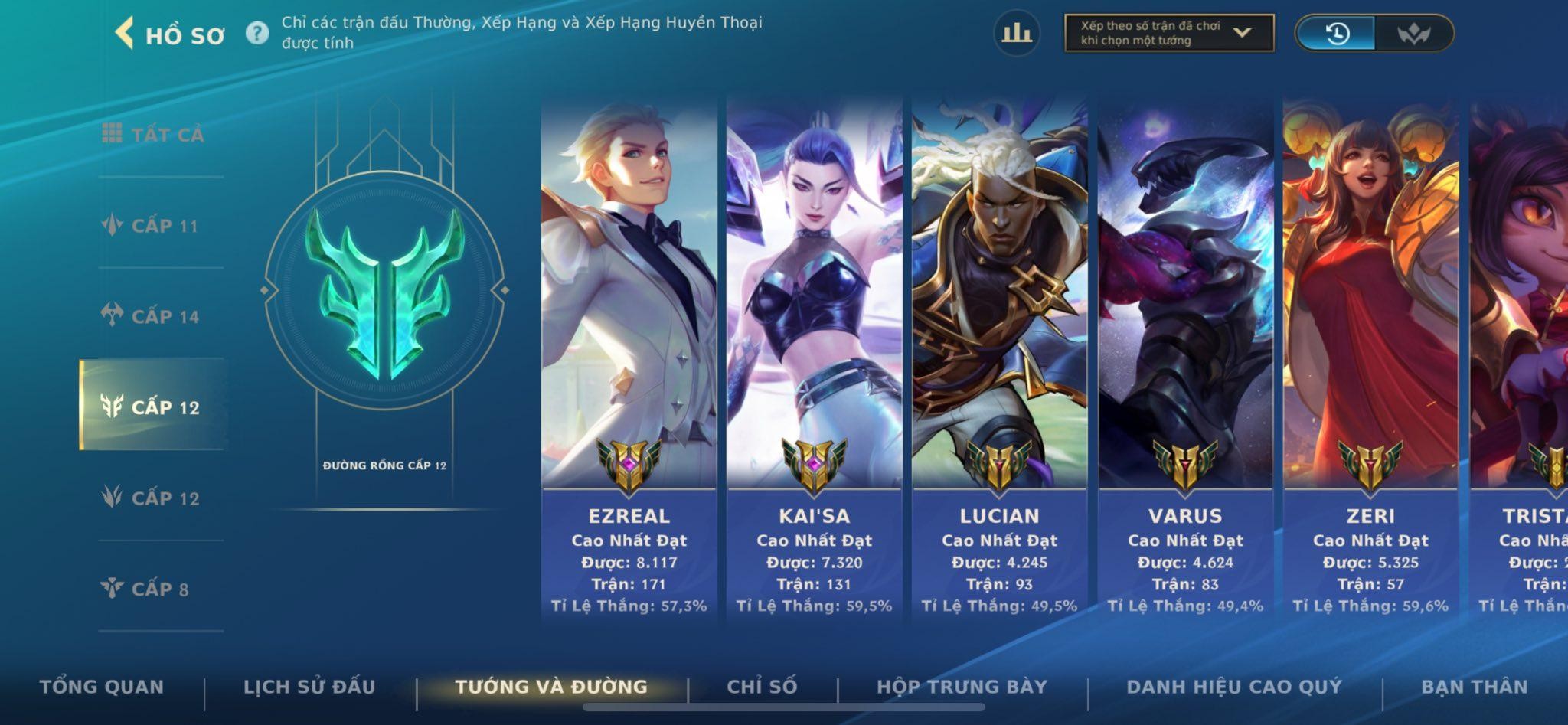Open the Hộp Trưng Bày tab
The height and width of the screenshot is (725, 1568).
[x=962, y=687]
